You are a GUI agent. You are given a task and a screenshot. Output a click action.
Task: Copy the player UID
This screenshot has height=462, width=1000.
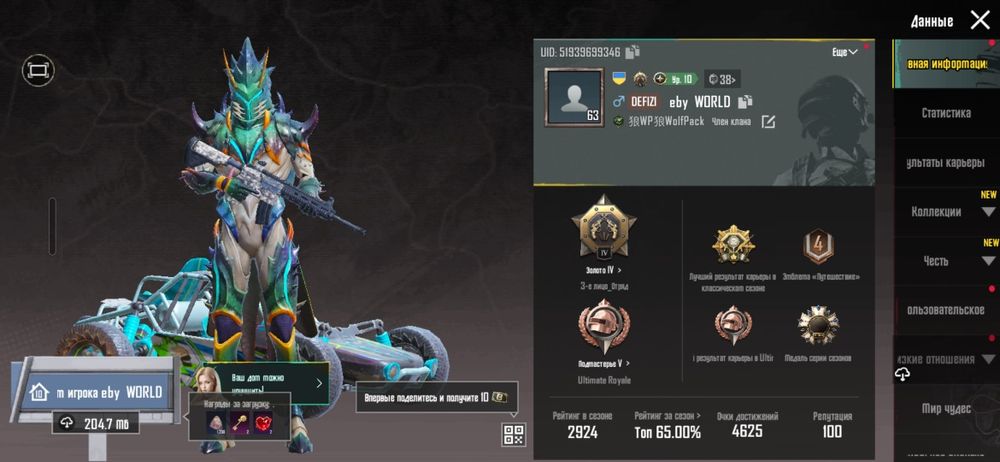pyautogui.click(x=633, y=52)
